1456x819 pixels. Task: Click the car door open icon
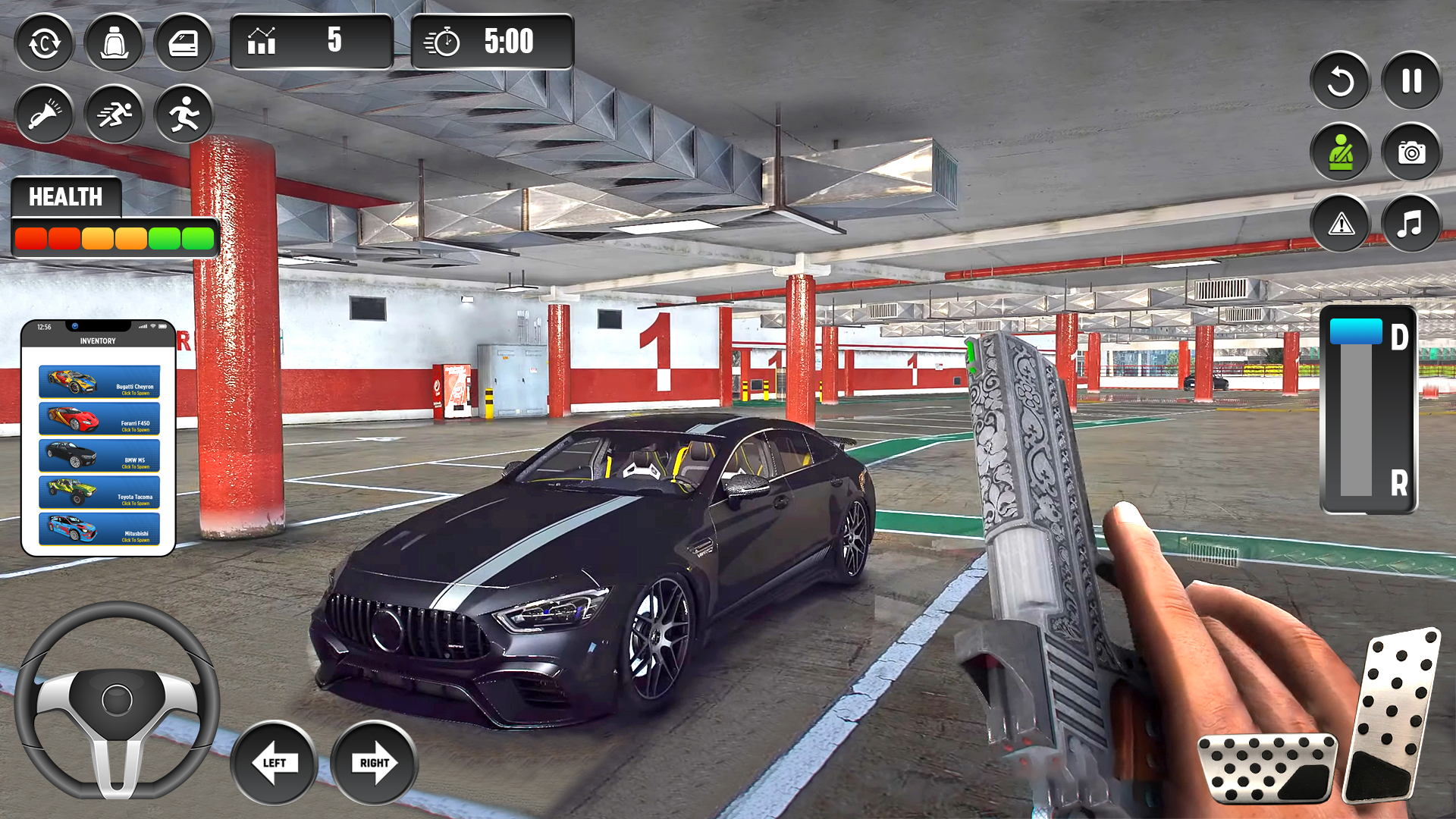[184, 43]
